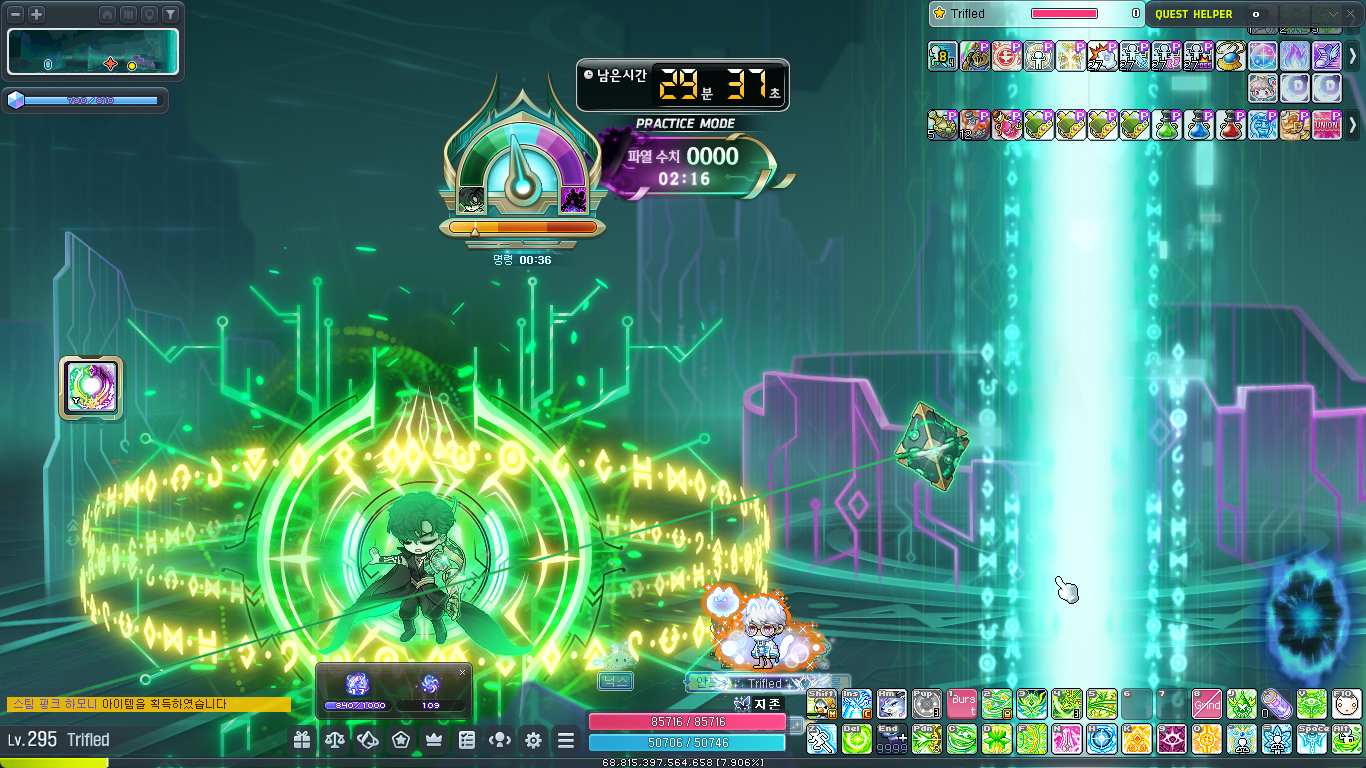Click the minimap view
Image resolution: width=1366 pixels, height=768 pixels.
(x=93, y=52)
